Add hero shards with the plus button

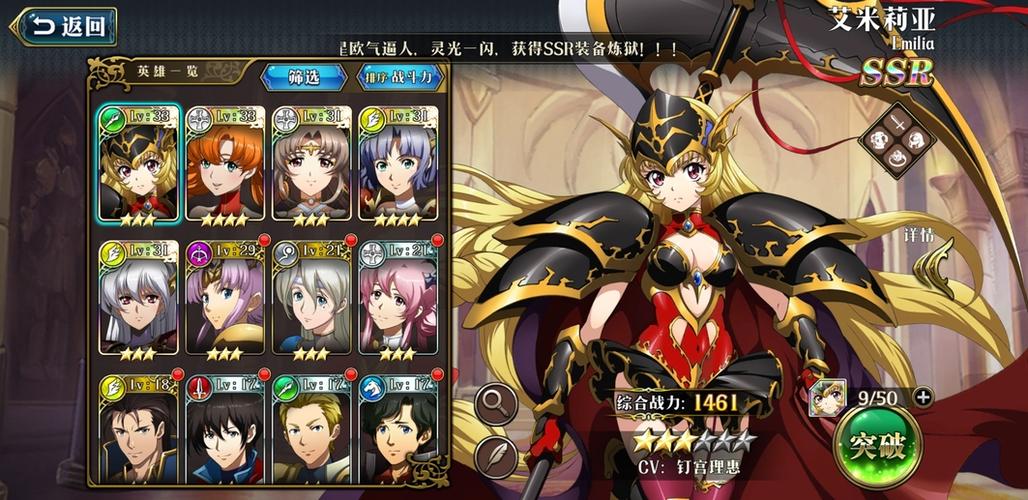pyautogui.click(x=922, y=397)
